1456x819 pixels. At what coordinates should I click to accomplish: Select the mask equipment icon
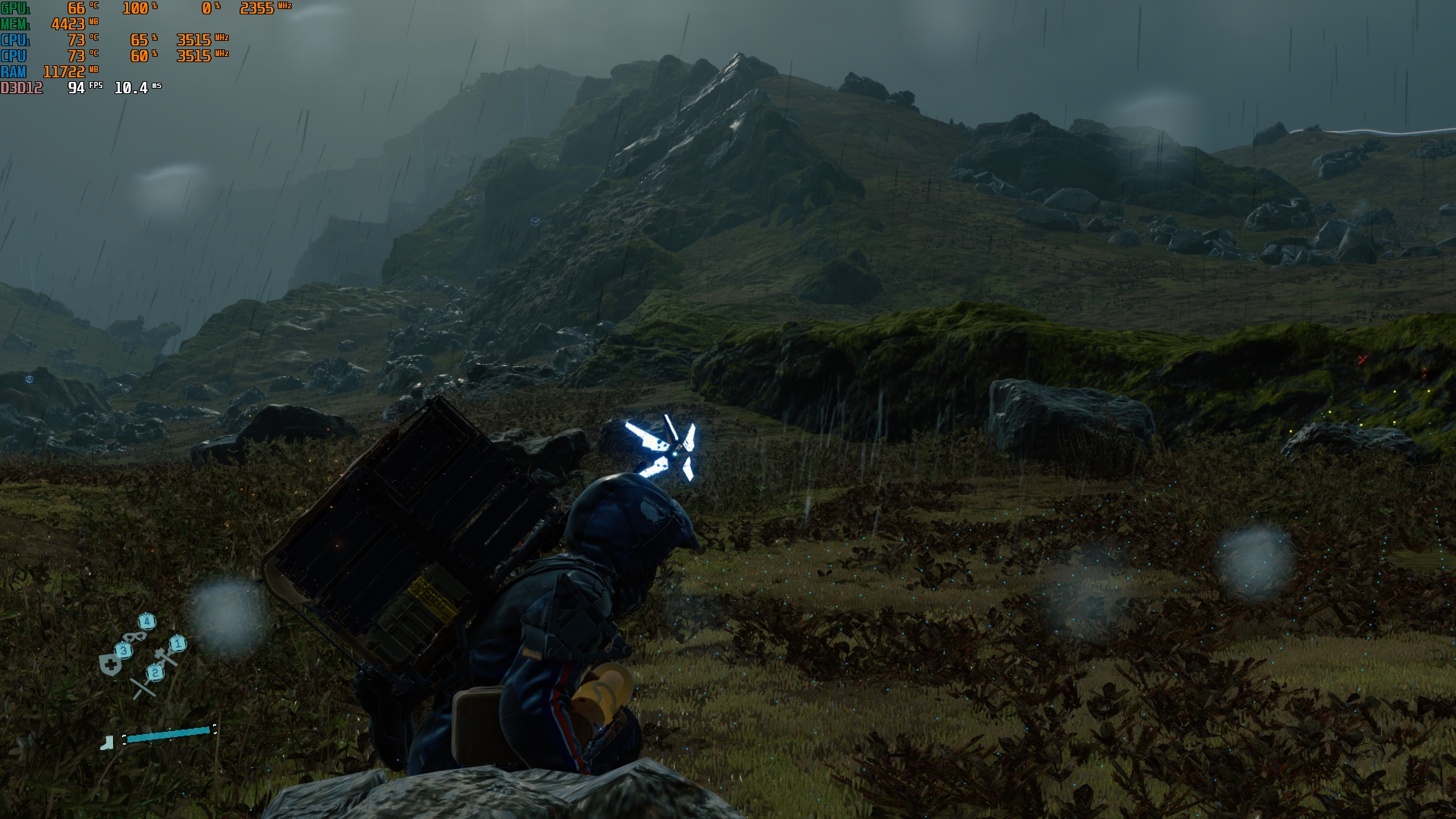pos(134,636)
